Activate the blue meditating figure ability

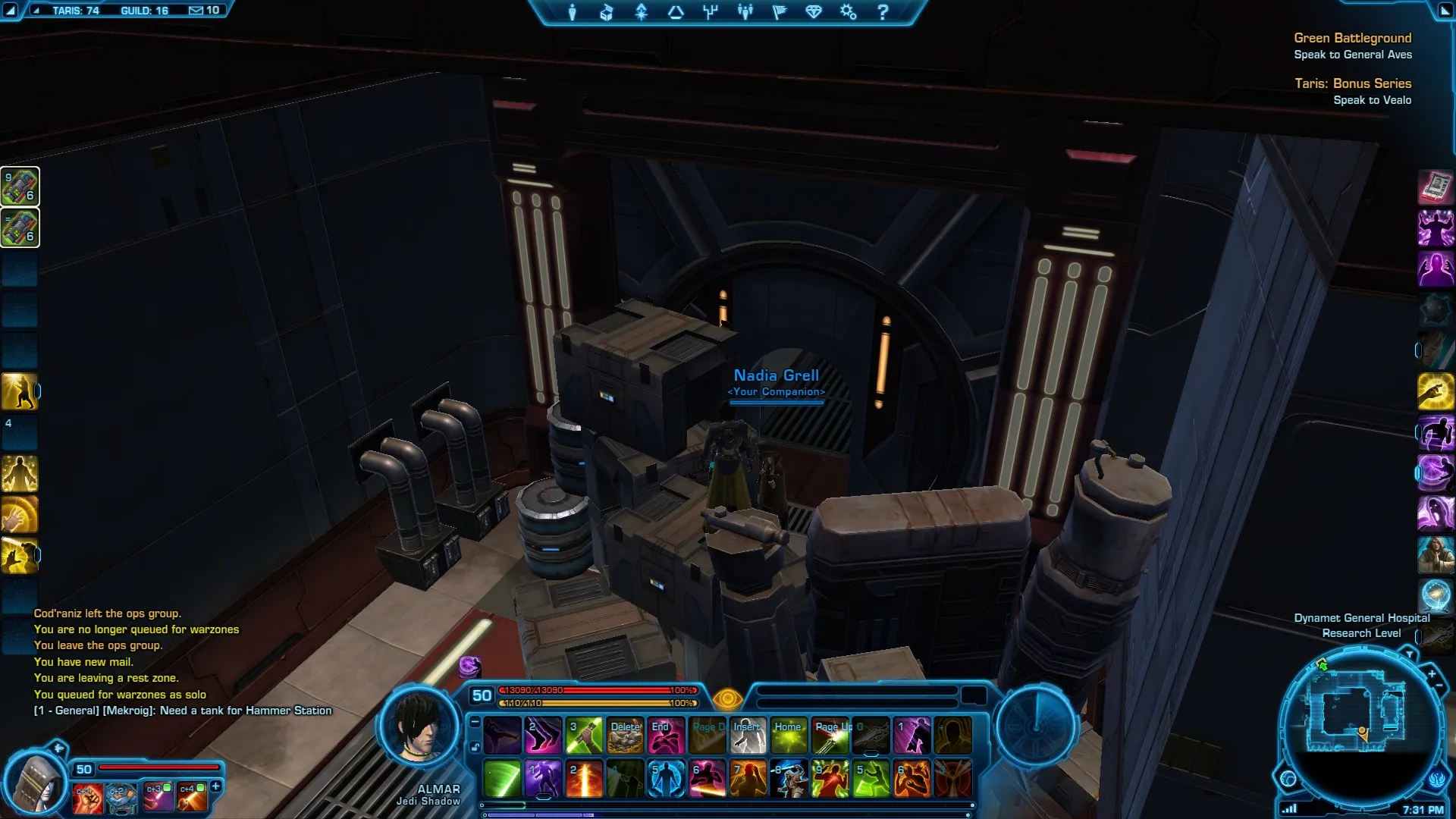(666, 780)
